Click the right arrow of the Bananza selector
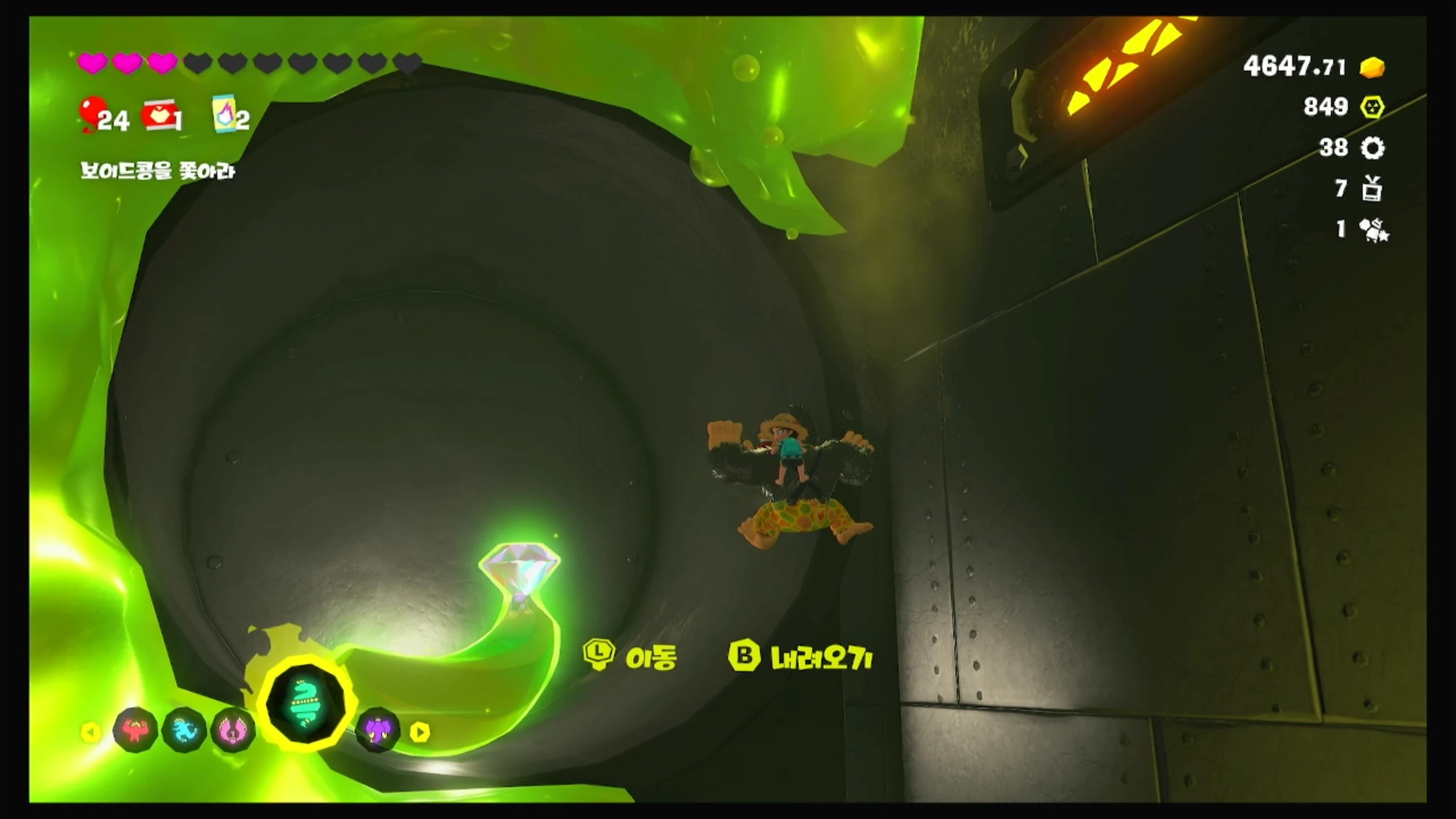This screenshot has height=819, width=1456. (x=420, y=732)
